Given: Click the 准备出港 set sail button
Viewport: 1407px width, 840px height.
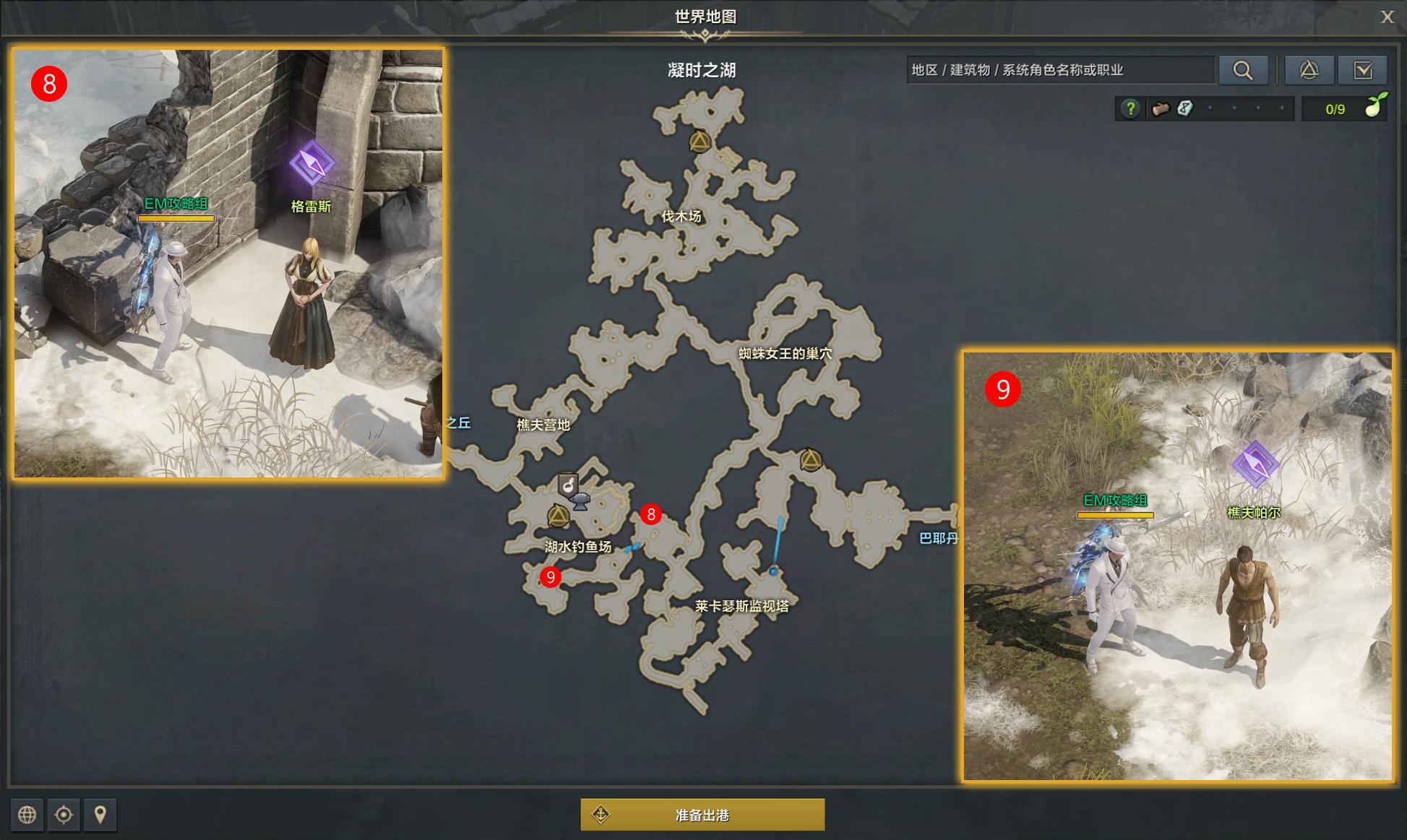Looking at the screenshot, I should pyautogui.click(x=702, y=815).
